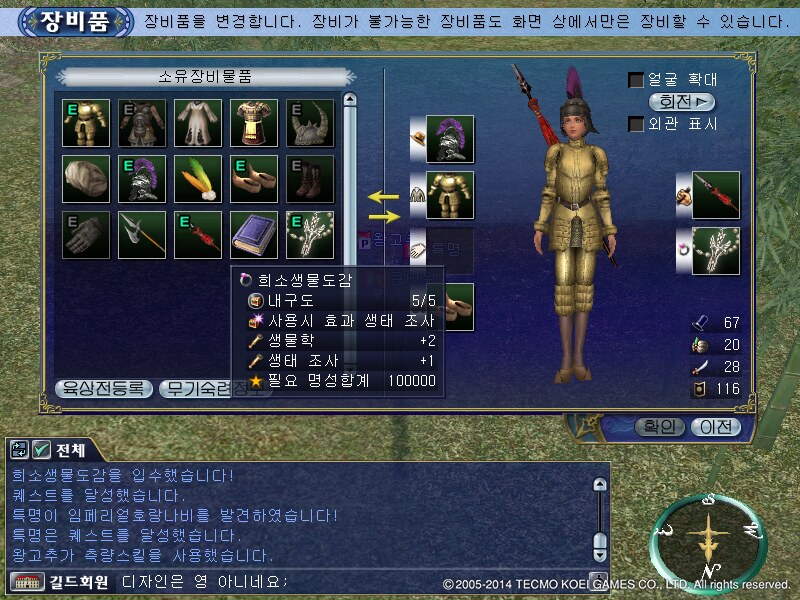
Task: Click the equipped weapon slot with red spear
Action: click(x=716, y=195)
